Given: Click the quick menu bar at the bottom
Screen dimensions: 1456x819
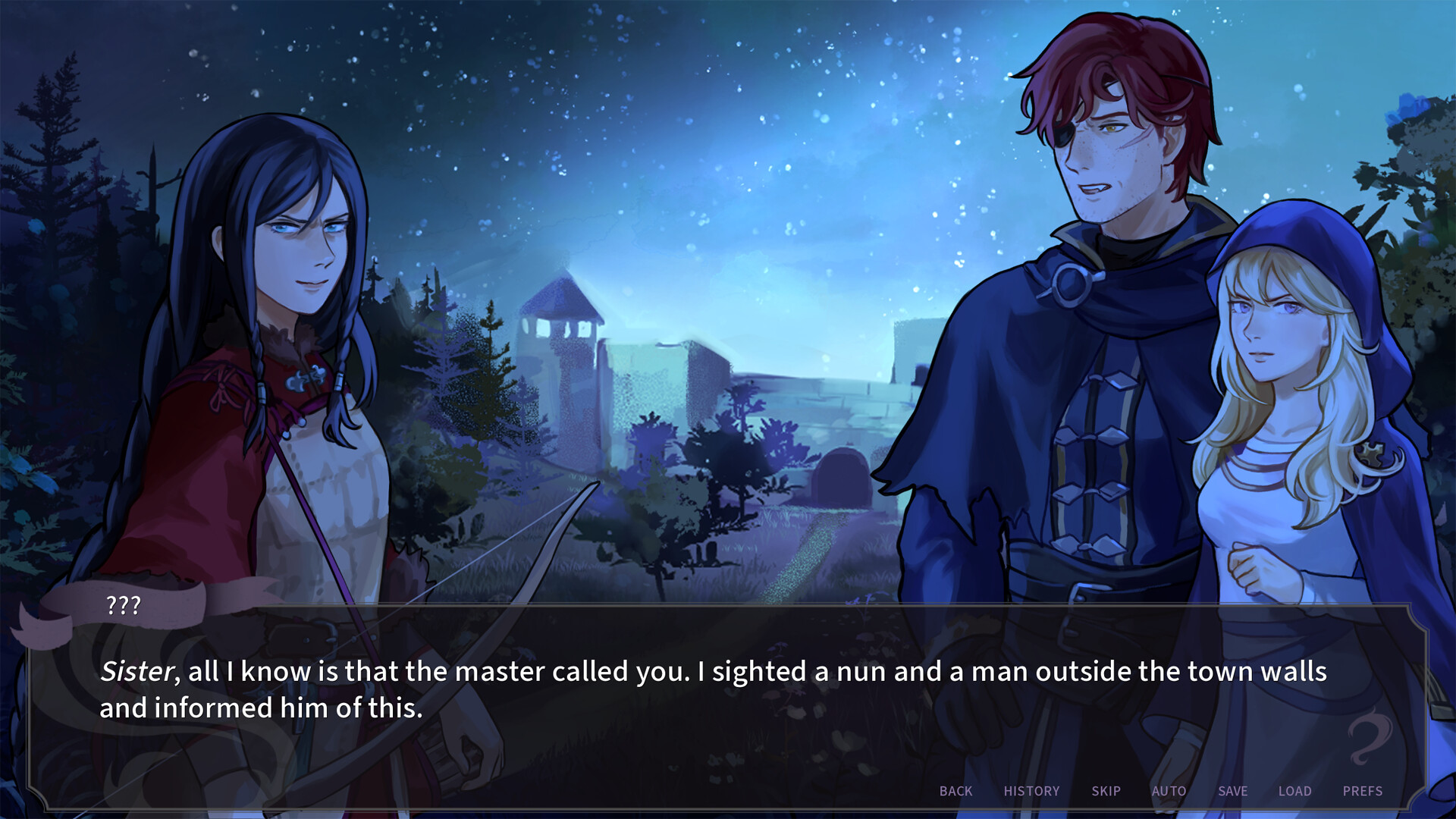Looking at the screenshot, I should (1160, 791).
